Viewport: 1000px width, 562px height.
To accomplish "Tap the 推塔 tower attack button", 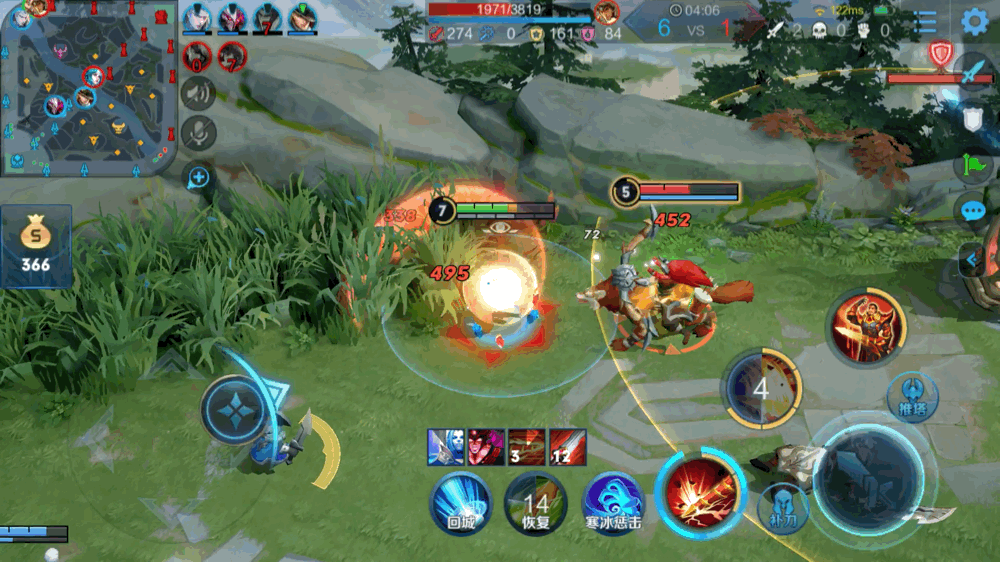I will point(911,397).
